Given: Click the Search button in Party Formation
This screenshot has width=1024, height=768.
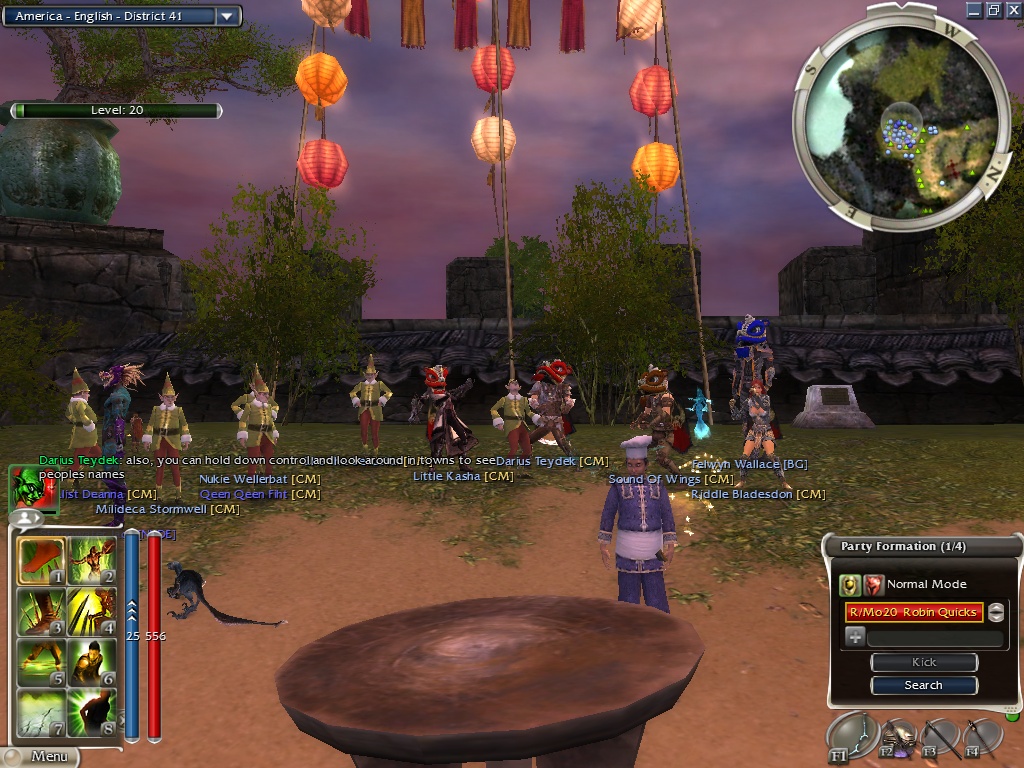Looking at the screenshot, I should 923,685.
